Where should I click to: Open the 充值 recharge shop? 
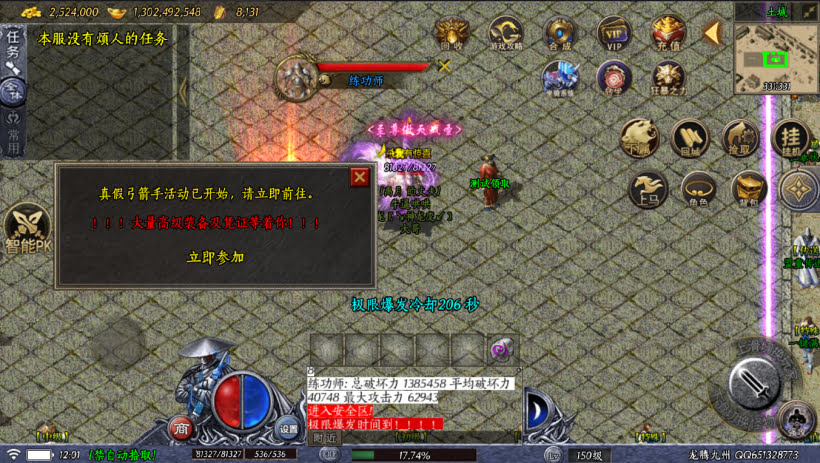point(667,33)
